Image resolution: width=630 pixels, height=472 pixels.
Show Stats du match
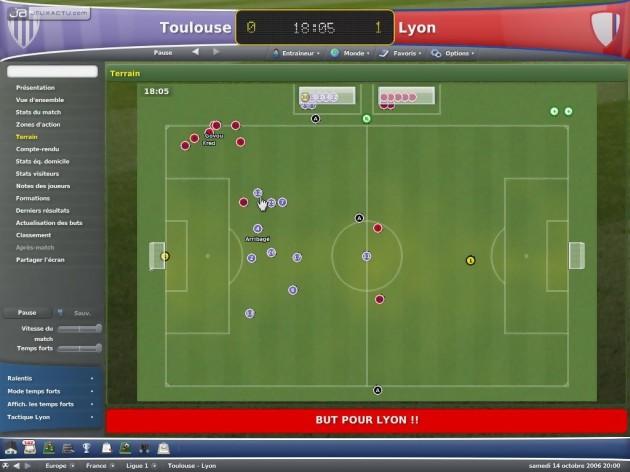tap(38, 112)
